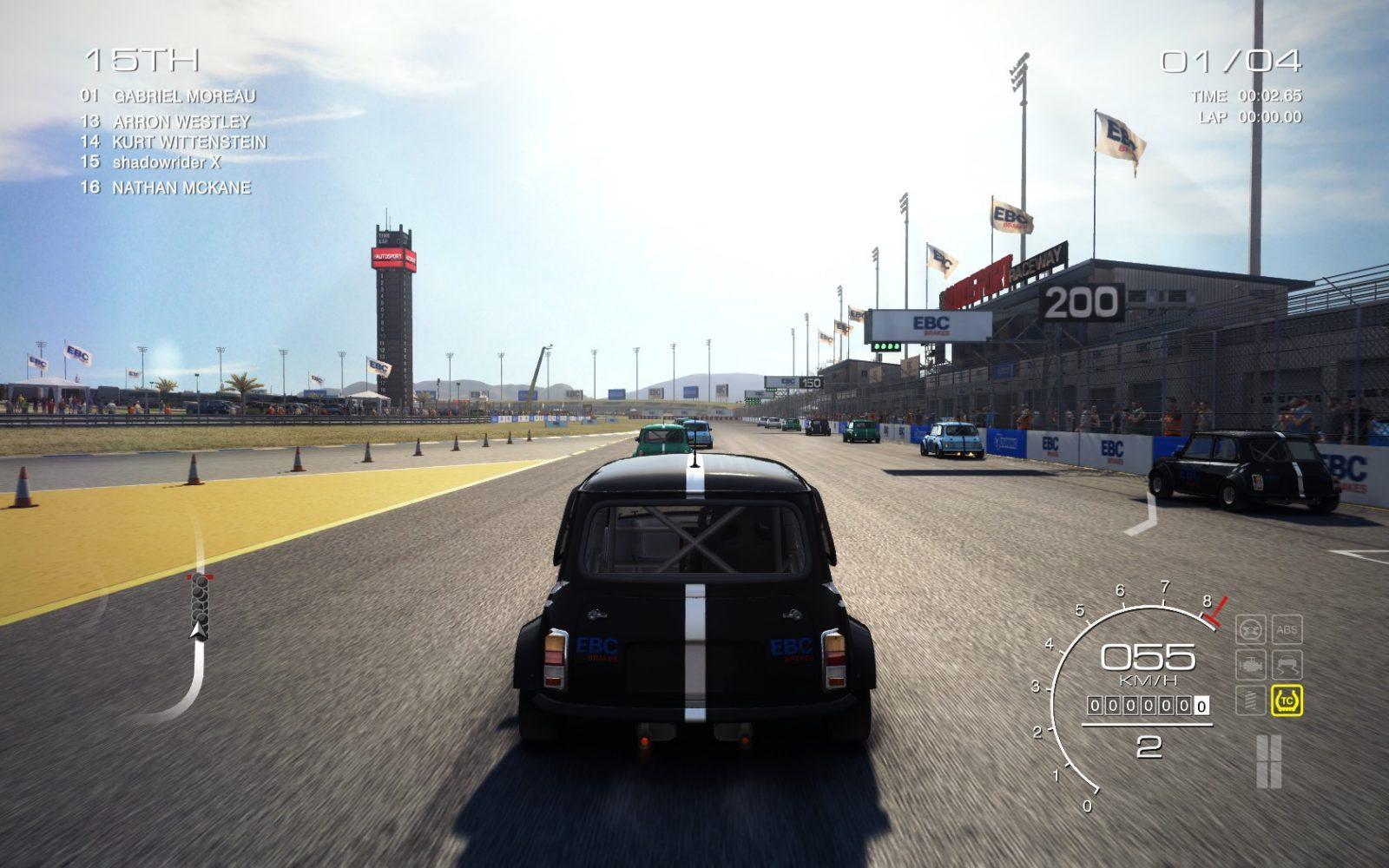The height and width of the screenshot is (868, 1389).
Task: Select the steering wheel assist icon
Action: coord(1250,630)
